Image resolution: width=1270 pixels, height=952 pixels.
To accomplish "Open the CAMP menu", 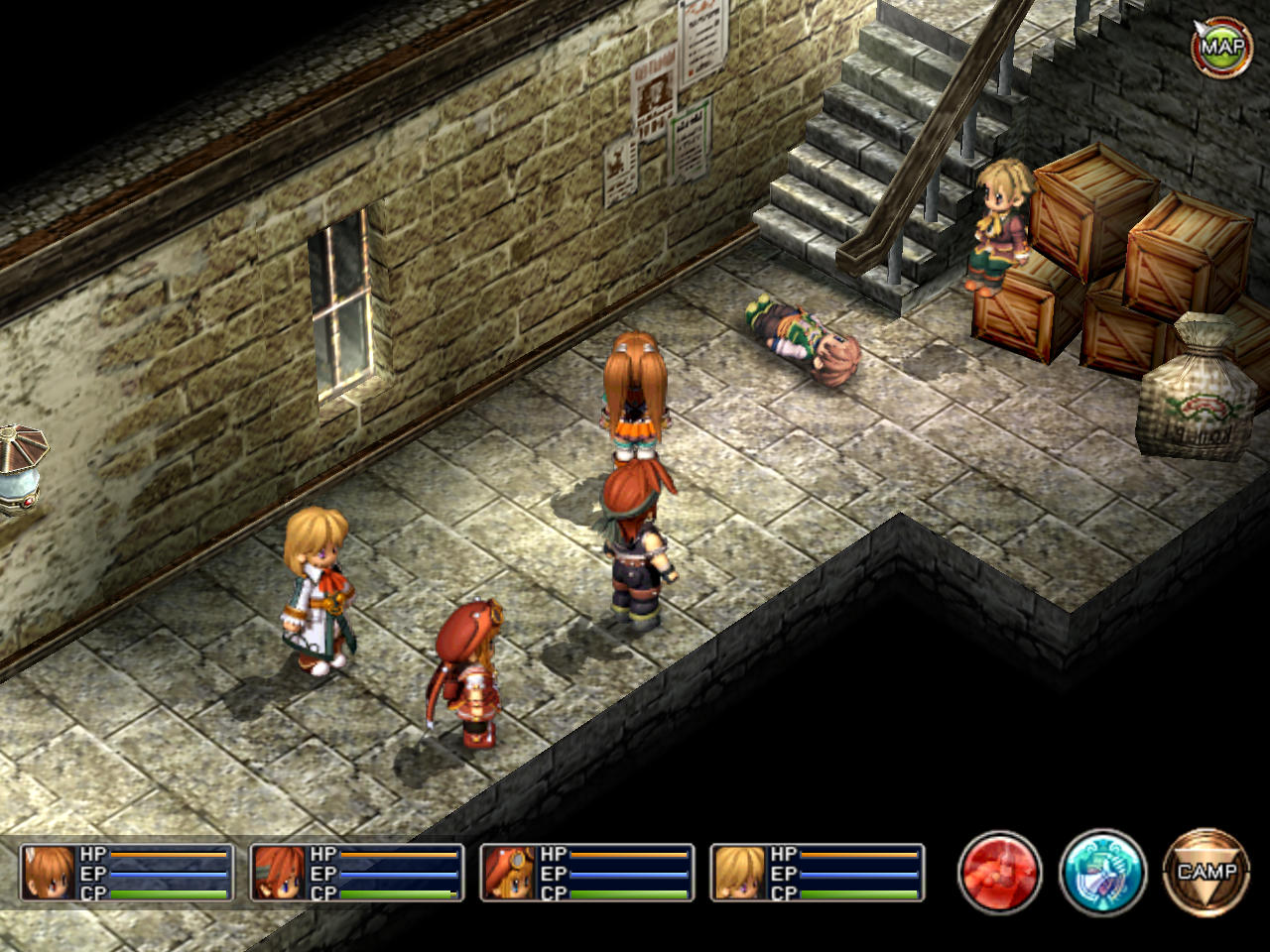I will pos(1206,873).
